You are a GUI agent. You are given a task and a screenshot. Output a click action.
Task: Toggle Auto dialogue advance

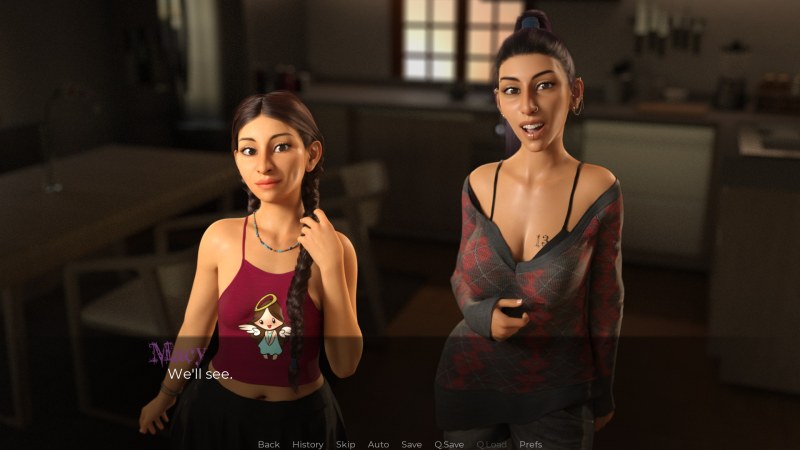(378, 444)
